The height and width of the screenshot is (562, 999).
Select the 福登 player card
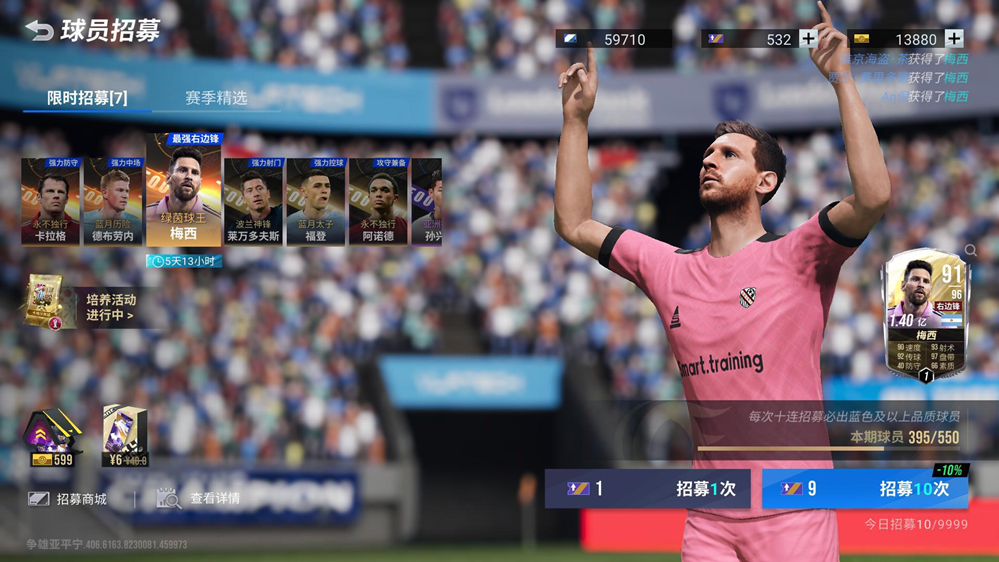pyautogui.click(x=315, y=201)
